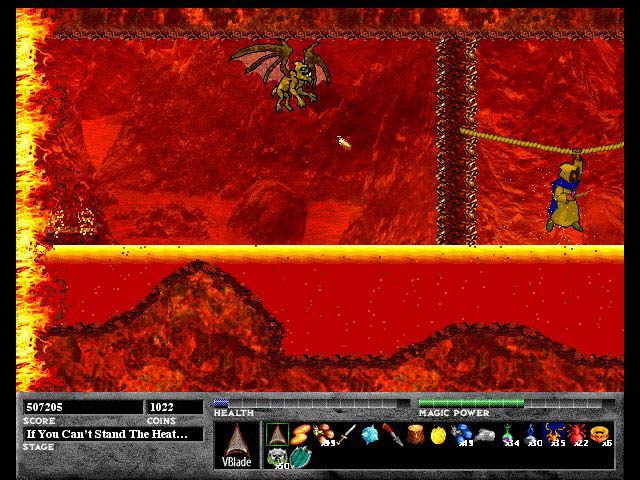Select the red spiky creature item
Image resolution: width=640 pixels, height=480 pixels.
tap(577, 435)
